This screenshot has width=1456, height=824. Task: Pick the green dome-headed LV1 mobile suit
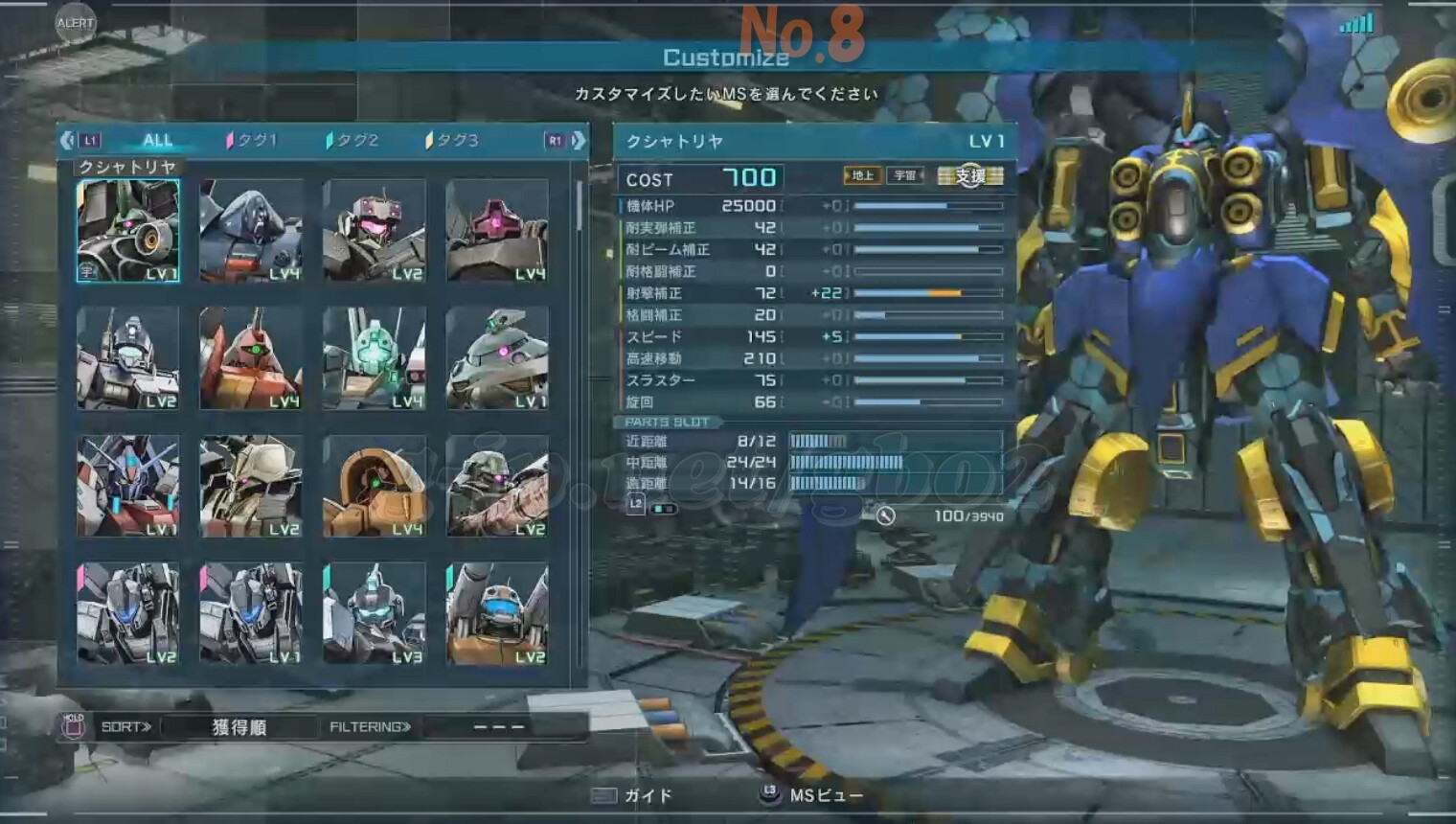497,358
